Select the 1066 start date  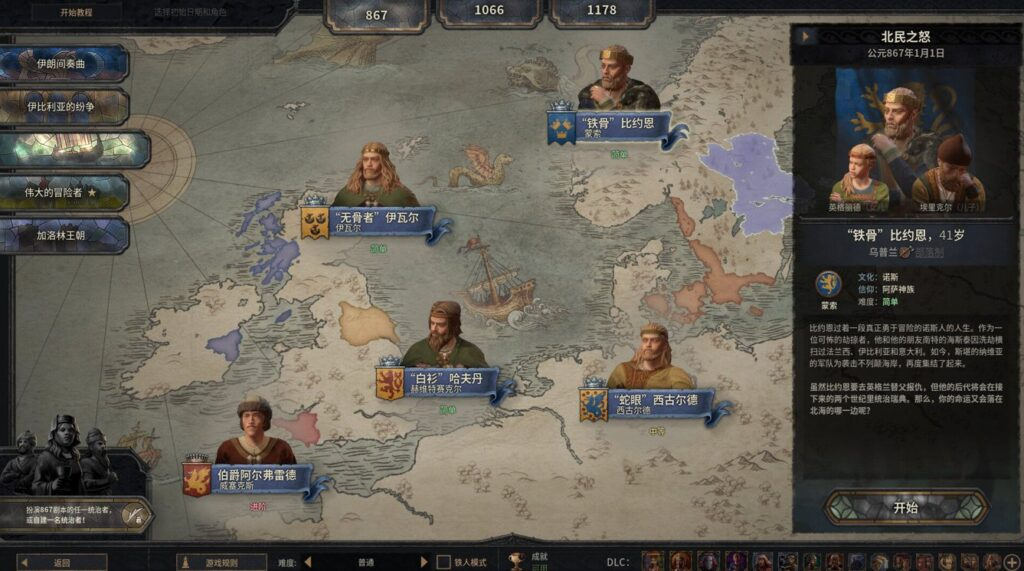click(x=489, y=11)
